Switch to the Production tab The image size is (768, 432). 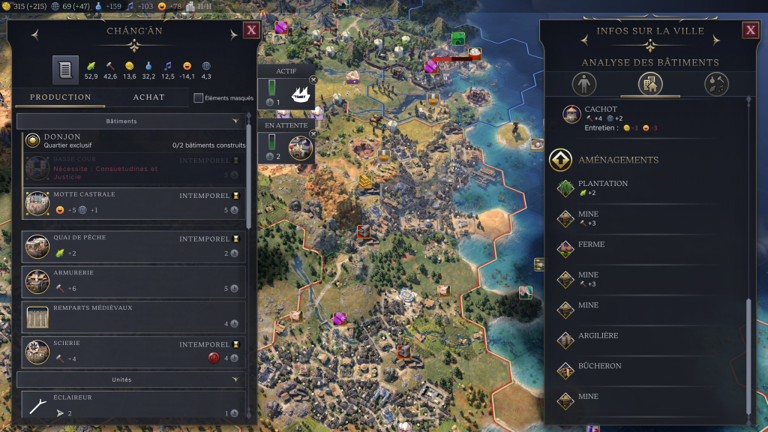(60, 97)
